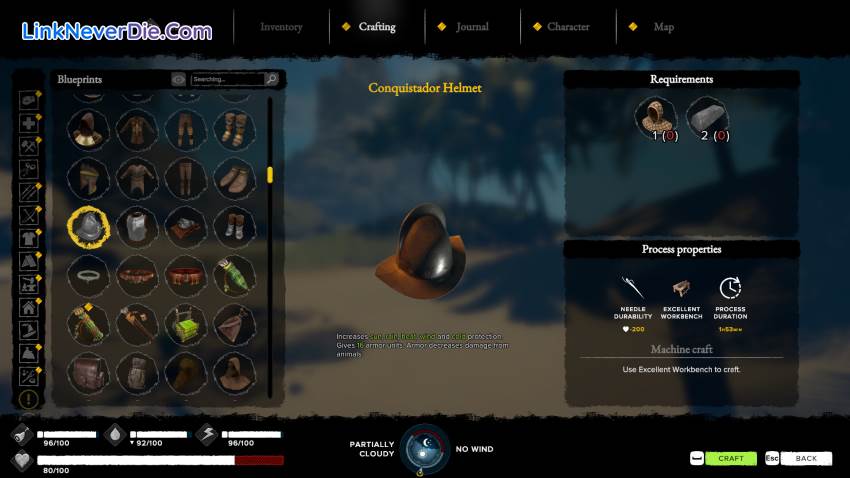Open the Inventory tab
The image size is (850, 478).
point(281,27)
